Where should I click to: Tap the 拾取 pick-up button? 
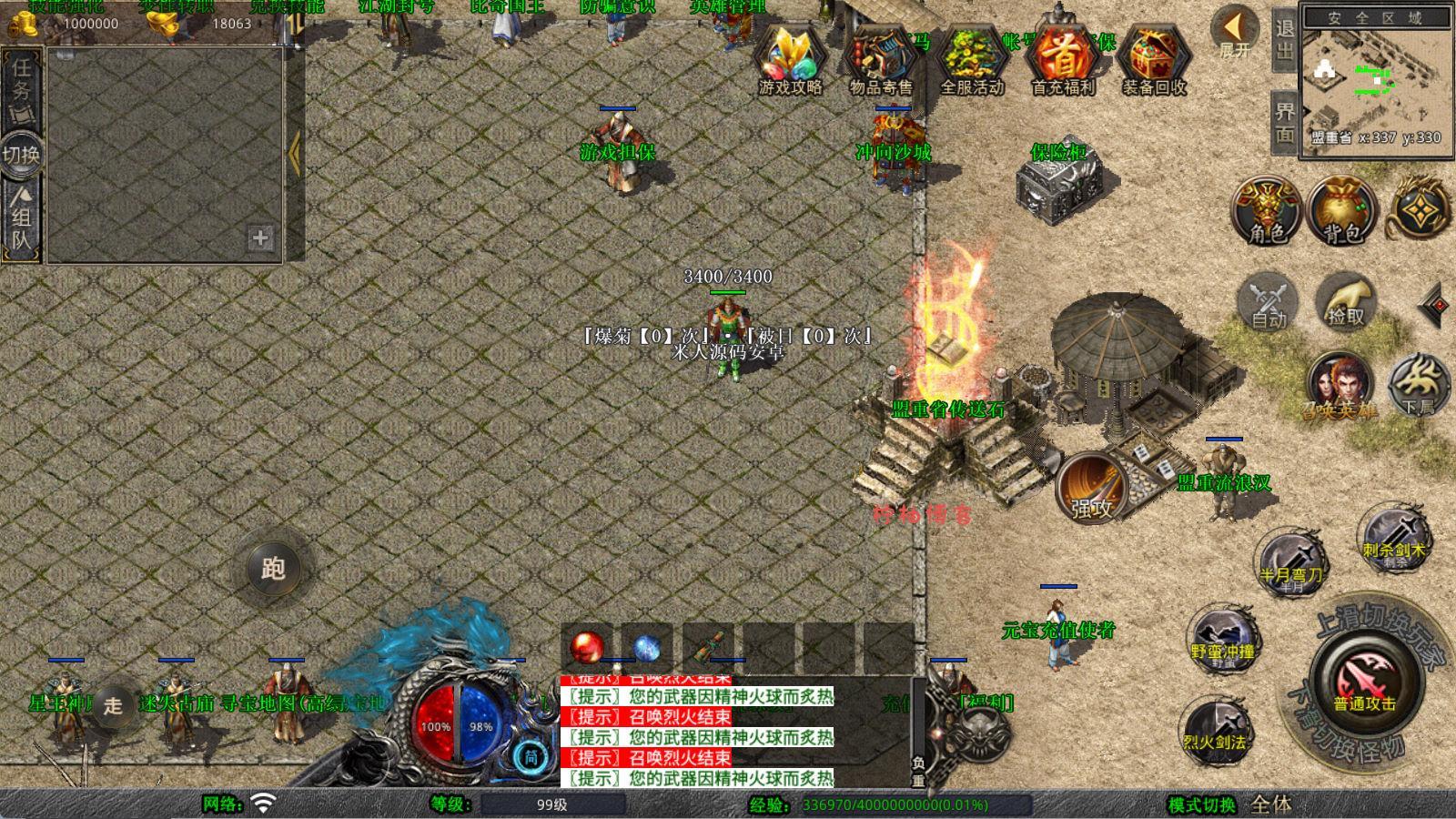click(x=1346, y=301)
